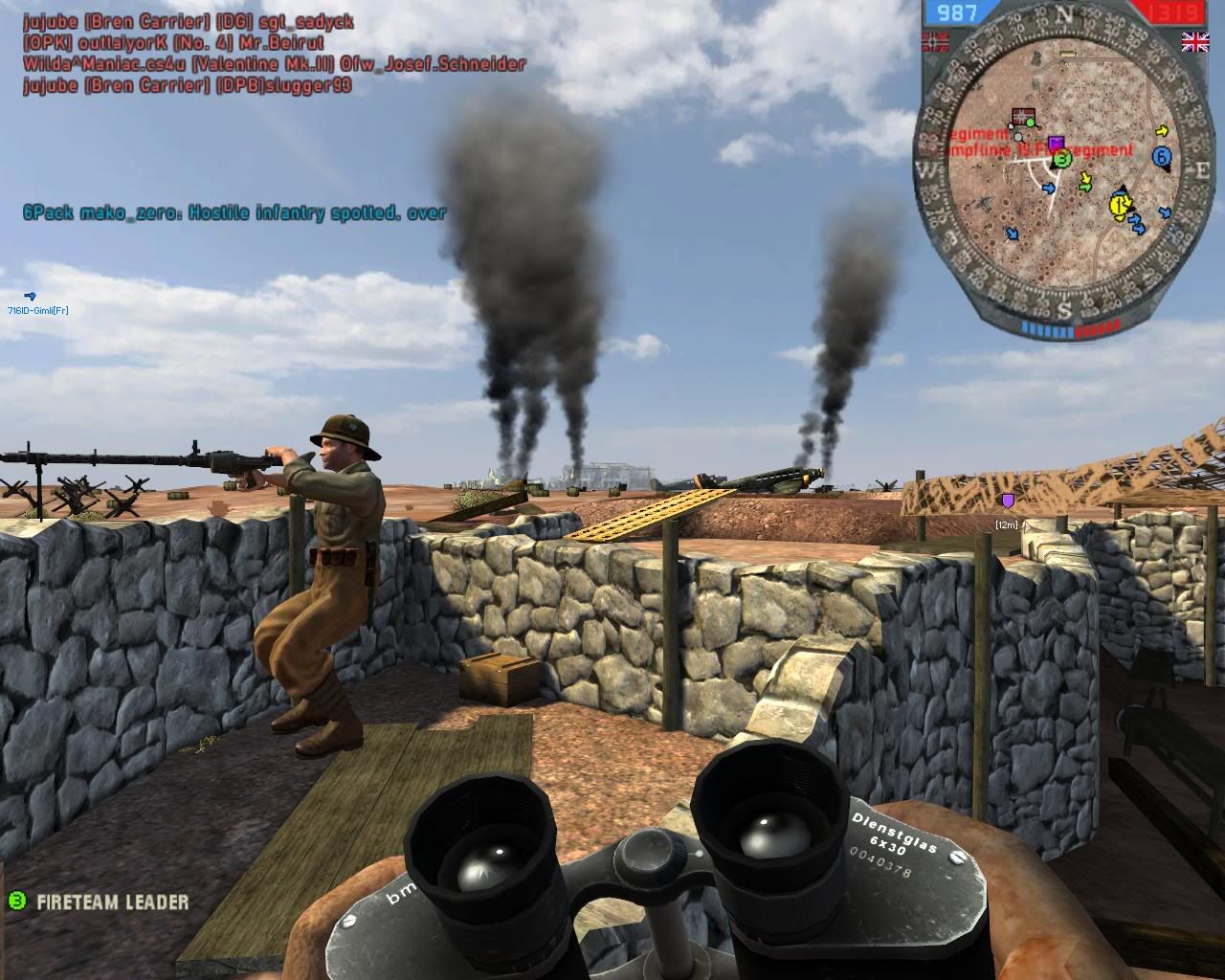Image resolution: width=1225 pixels, height=980 pixels.
Task: Click the yellow player arrow on the minimap
Action: [x=1119, y=205]
